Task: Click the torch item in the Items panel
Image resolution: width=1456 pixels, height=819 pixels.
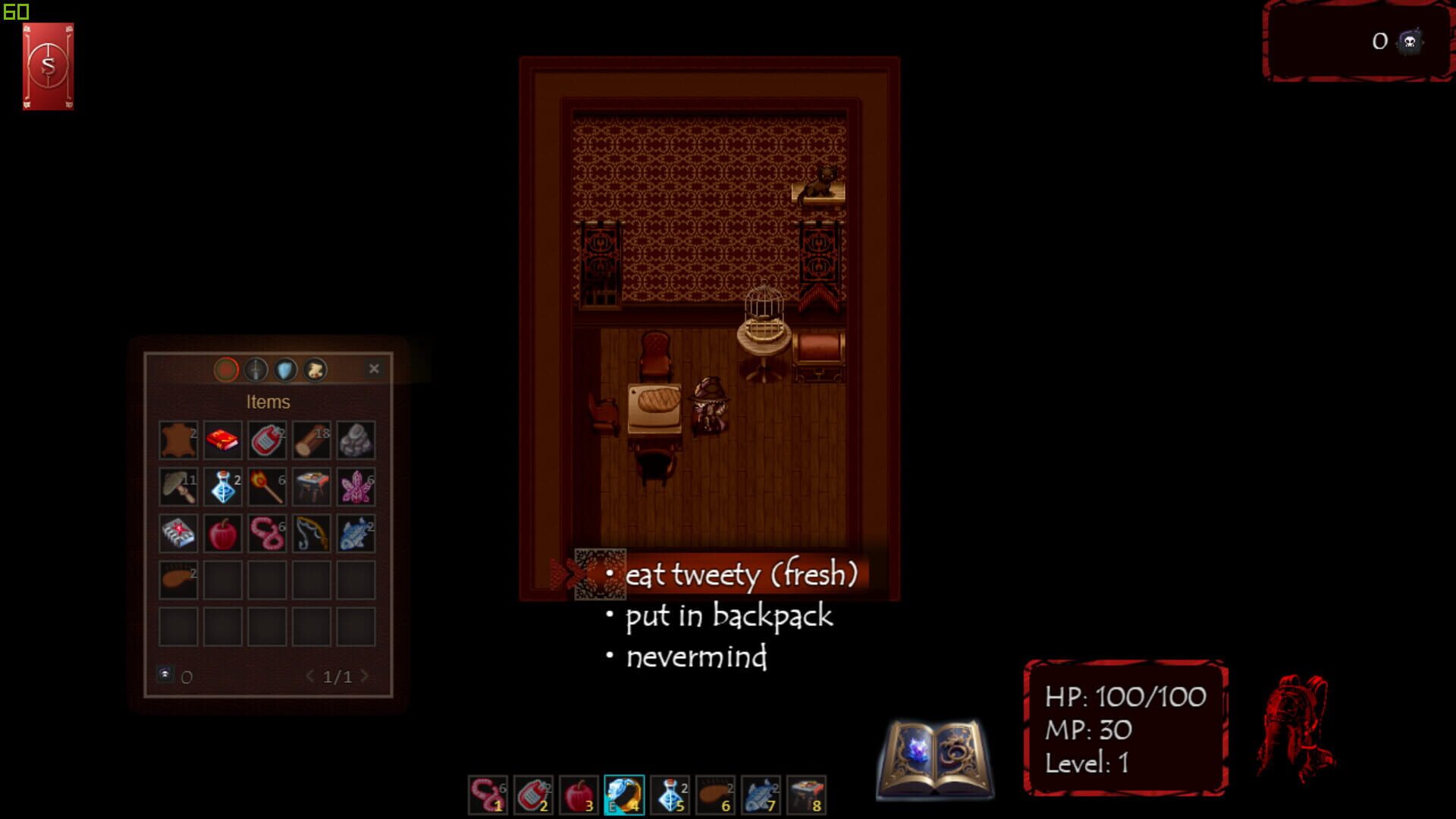Action: point(267,487)
